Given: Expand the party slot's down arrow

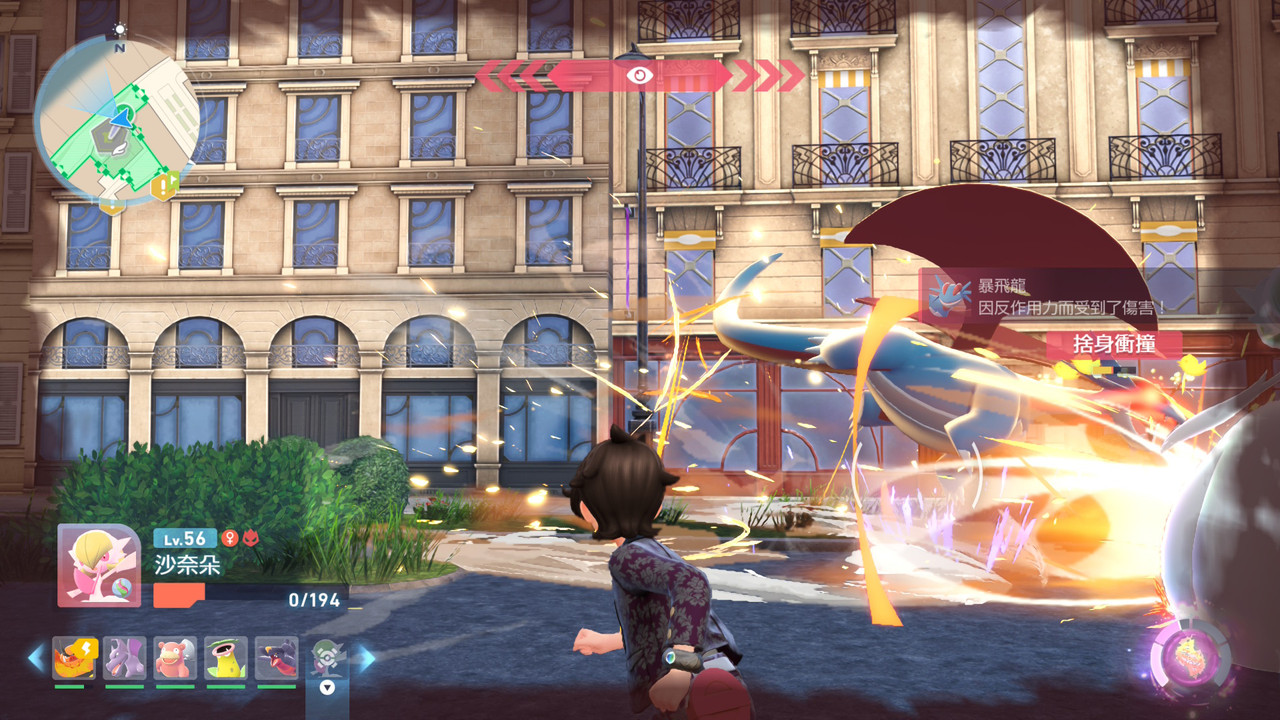Looking at the screenshot, I should pyautogui.click(x=326, y=687).
